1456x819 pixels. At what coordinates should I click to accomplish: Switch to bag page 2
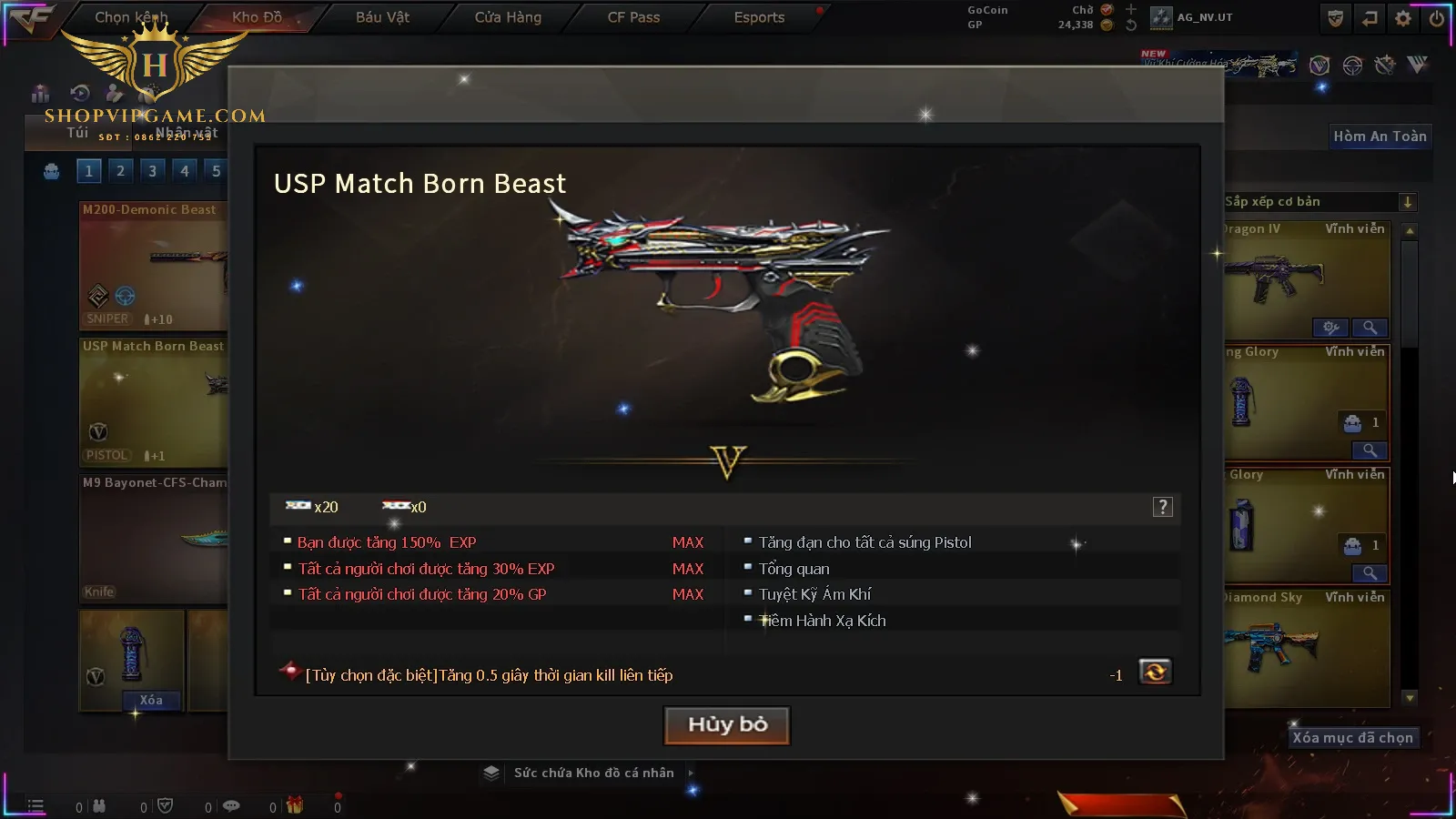click(x=120, y=171)
